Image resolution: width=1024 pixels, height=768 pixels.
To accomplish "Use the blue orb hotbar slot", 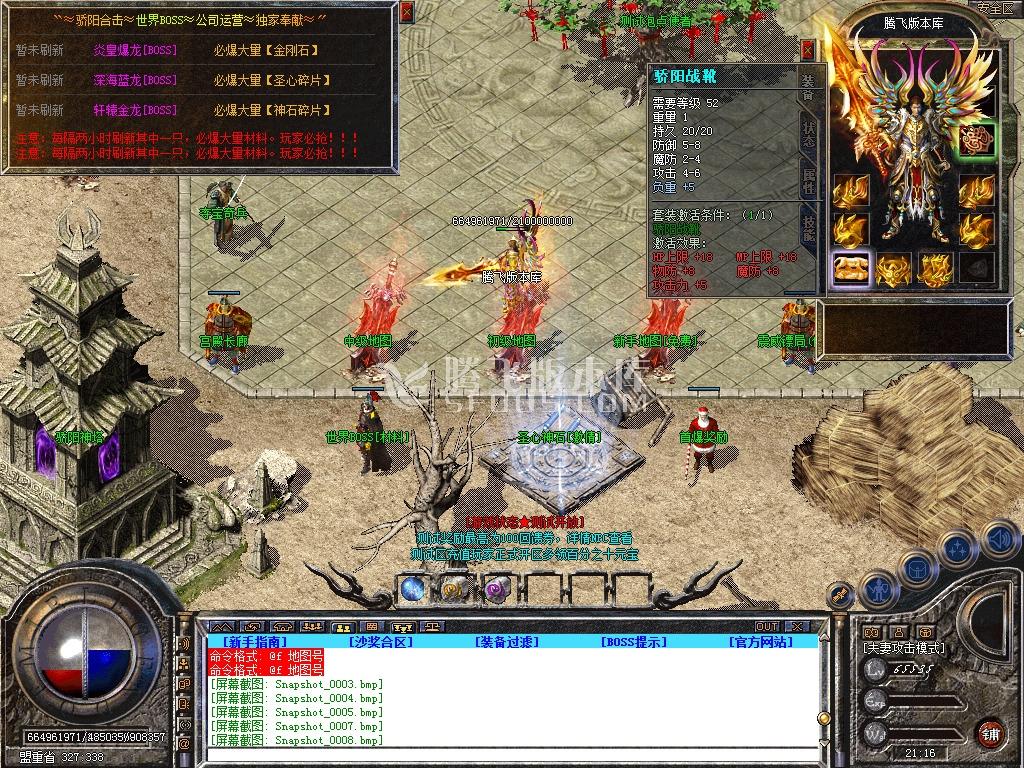I will pos(412,590).
